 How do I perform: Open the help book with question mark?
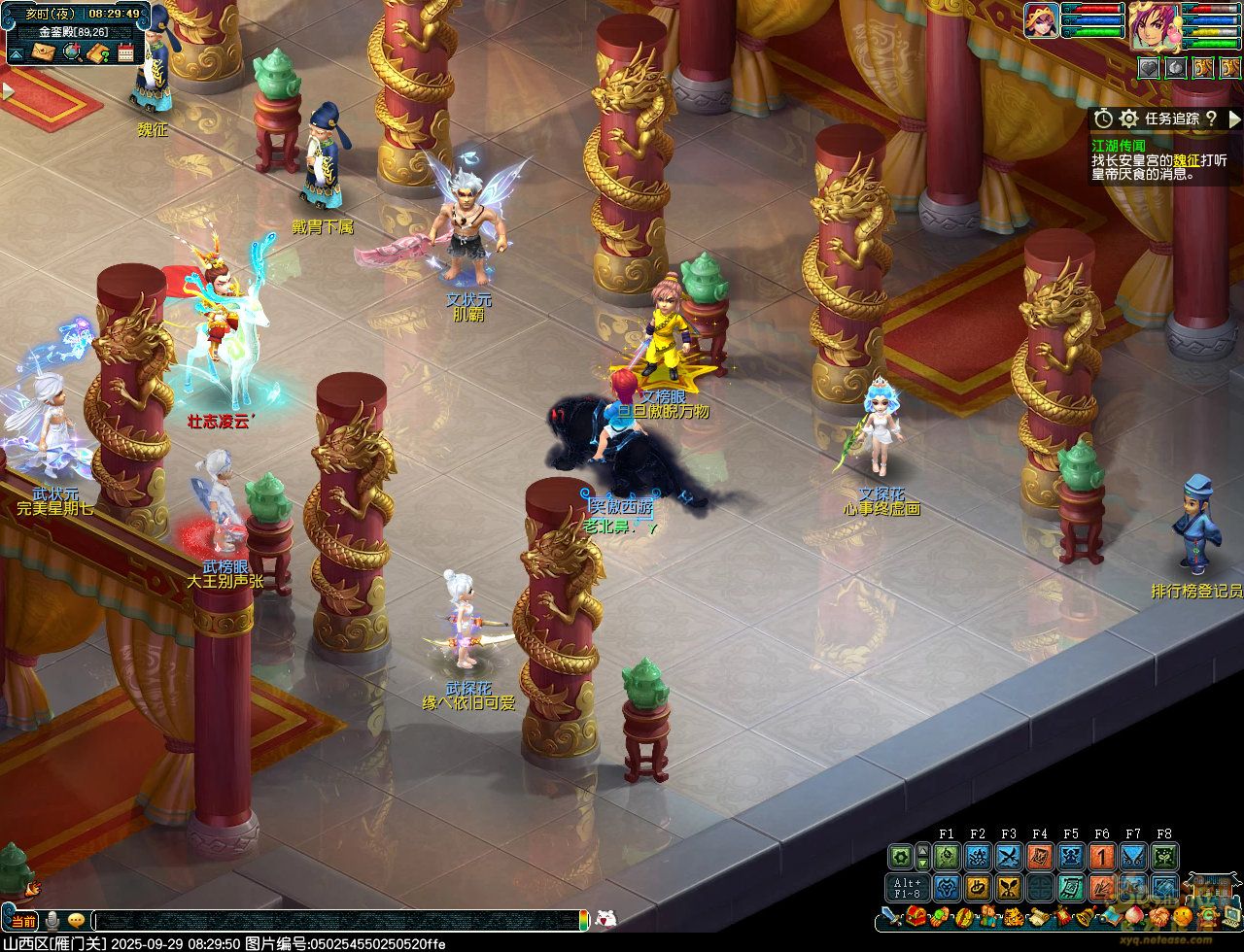[x=97, y=51]
